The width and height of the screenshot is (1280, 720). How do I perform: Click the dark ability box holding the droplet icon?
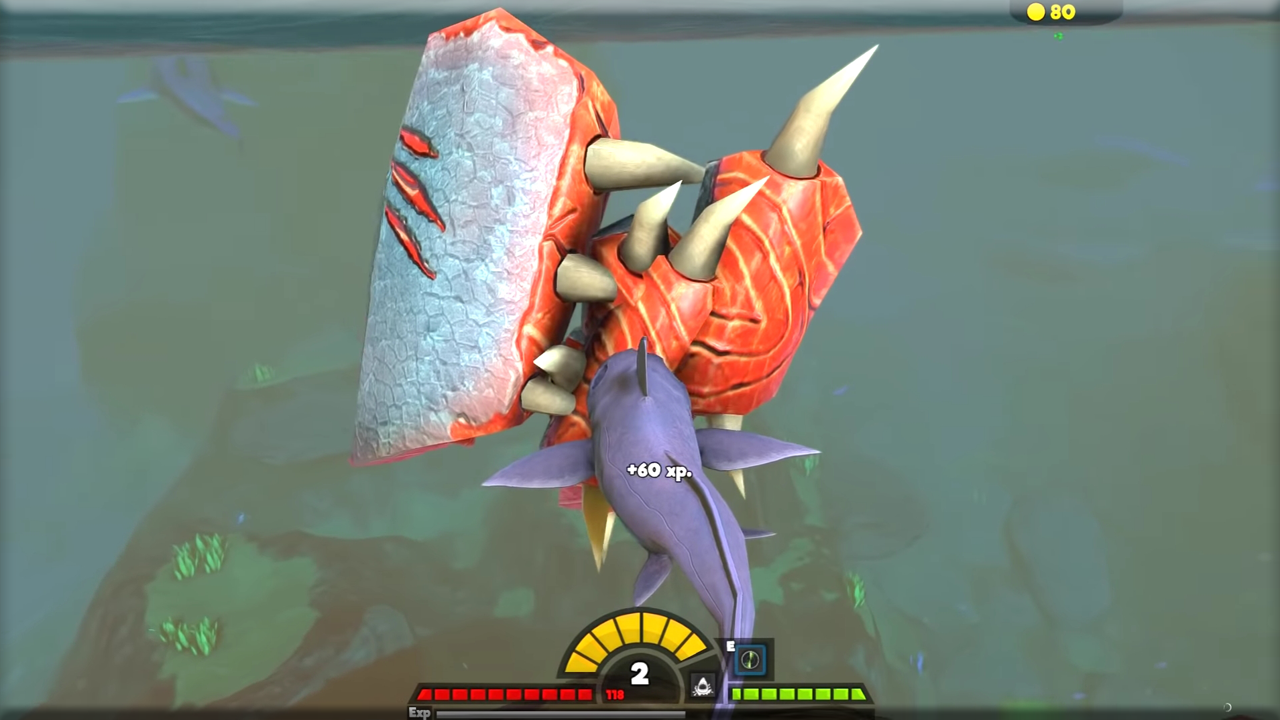[702, 684]
